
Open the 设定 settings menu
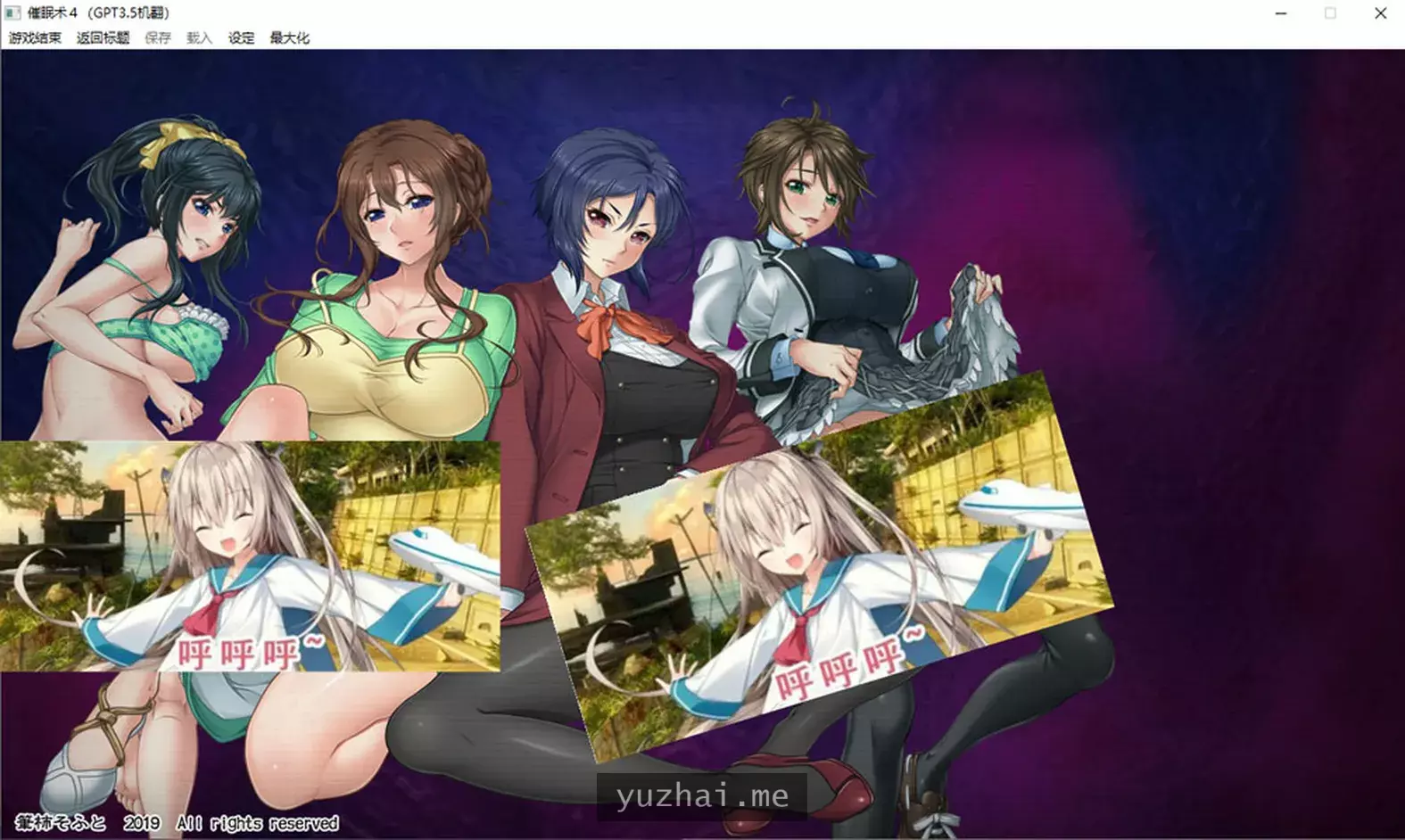coord(240,38)
